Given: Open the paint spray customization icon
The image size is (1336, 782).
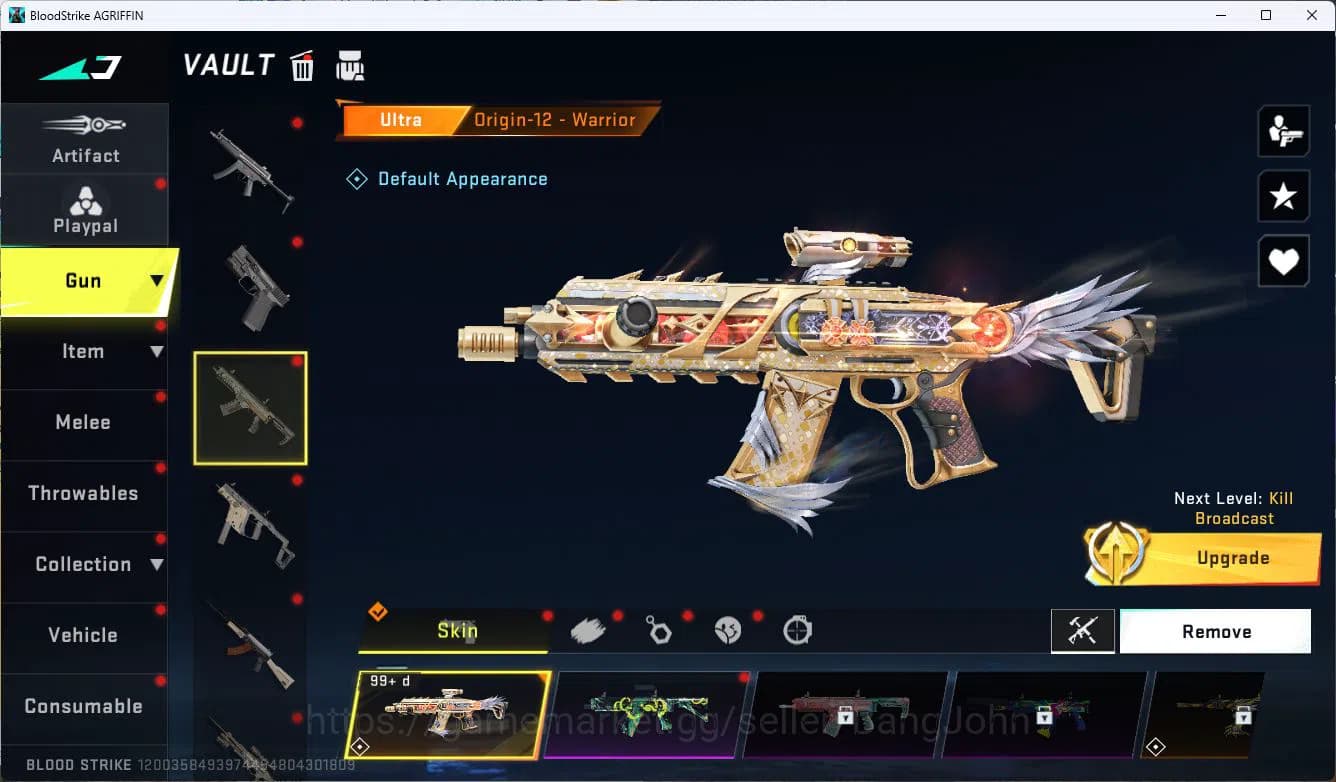Looking at the screenshot, I should pyautogui.click(x=588, y=628).
